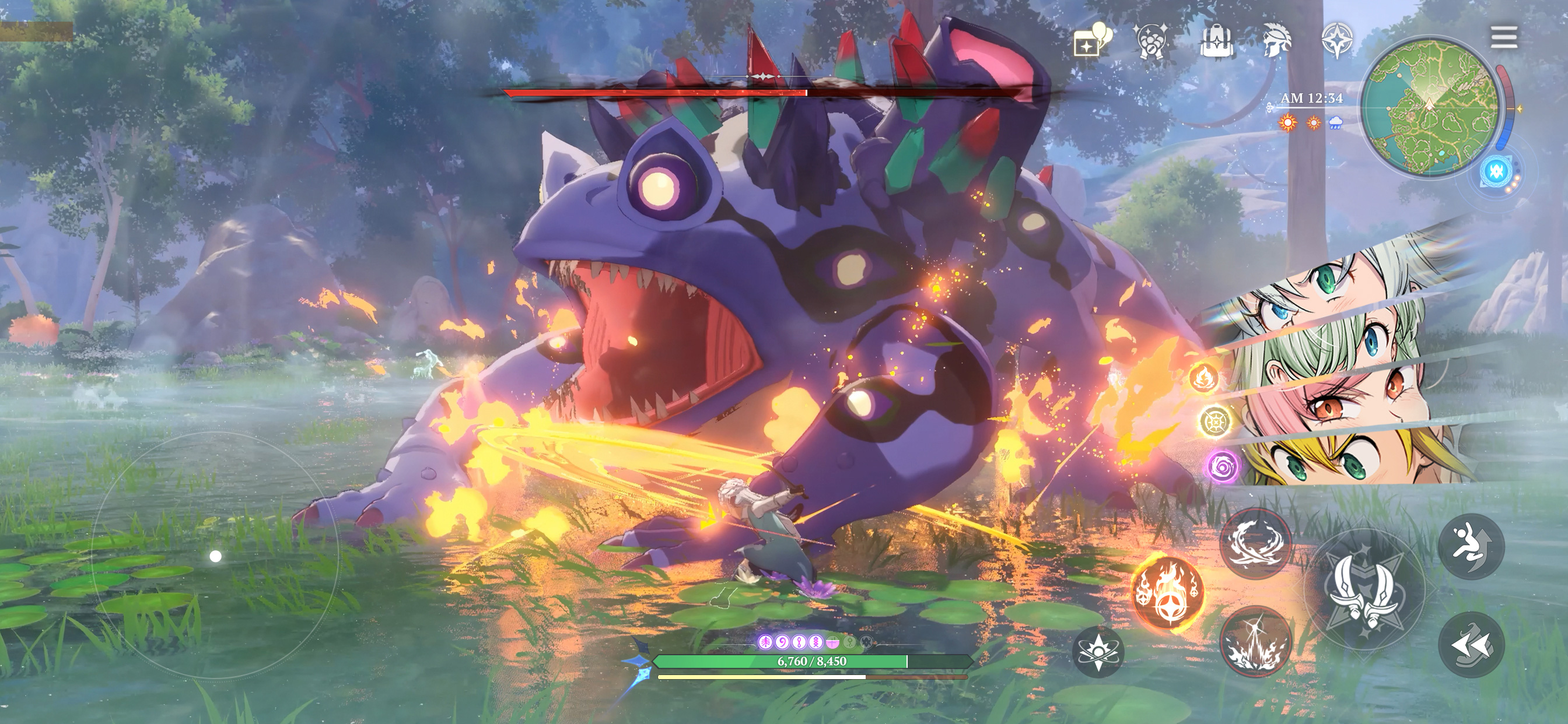Screen dimensions: 1568x724
Task: Activate the atom star skill button
Action: point(1097,652)
